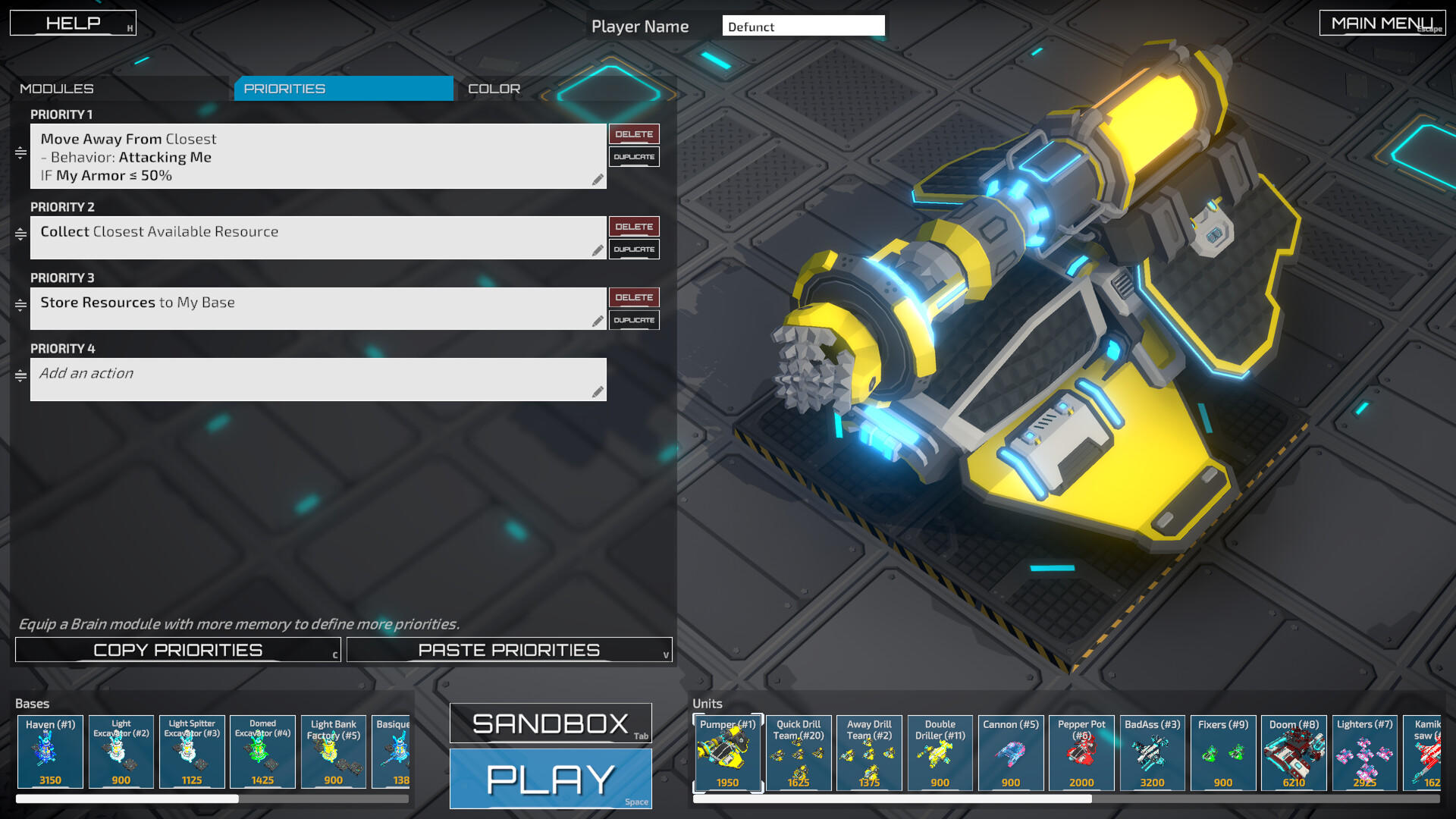Click the Player Name input field
Screen dimensions: 1456x819
coord(804,26)
